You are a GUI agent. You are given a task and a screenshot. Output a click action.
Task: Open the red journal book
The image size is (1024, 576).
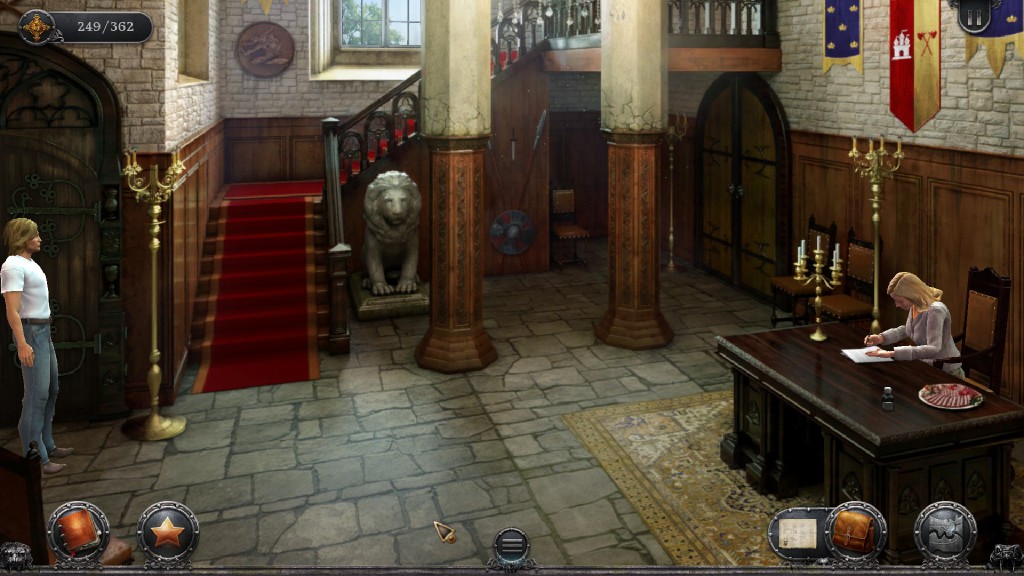[78, 532]
